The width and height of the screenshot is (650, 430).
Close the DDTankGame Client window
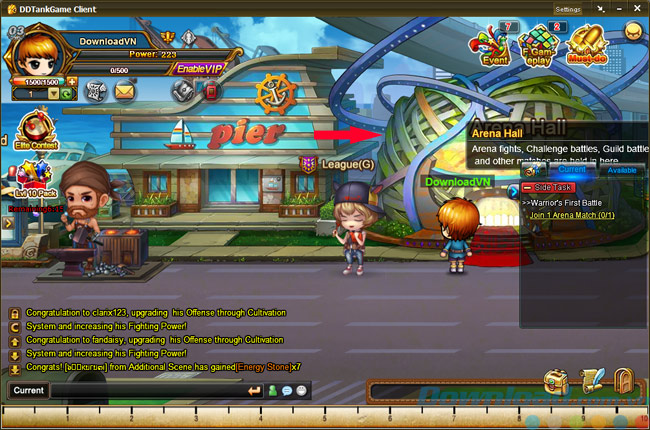(637, 8)
